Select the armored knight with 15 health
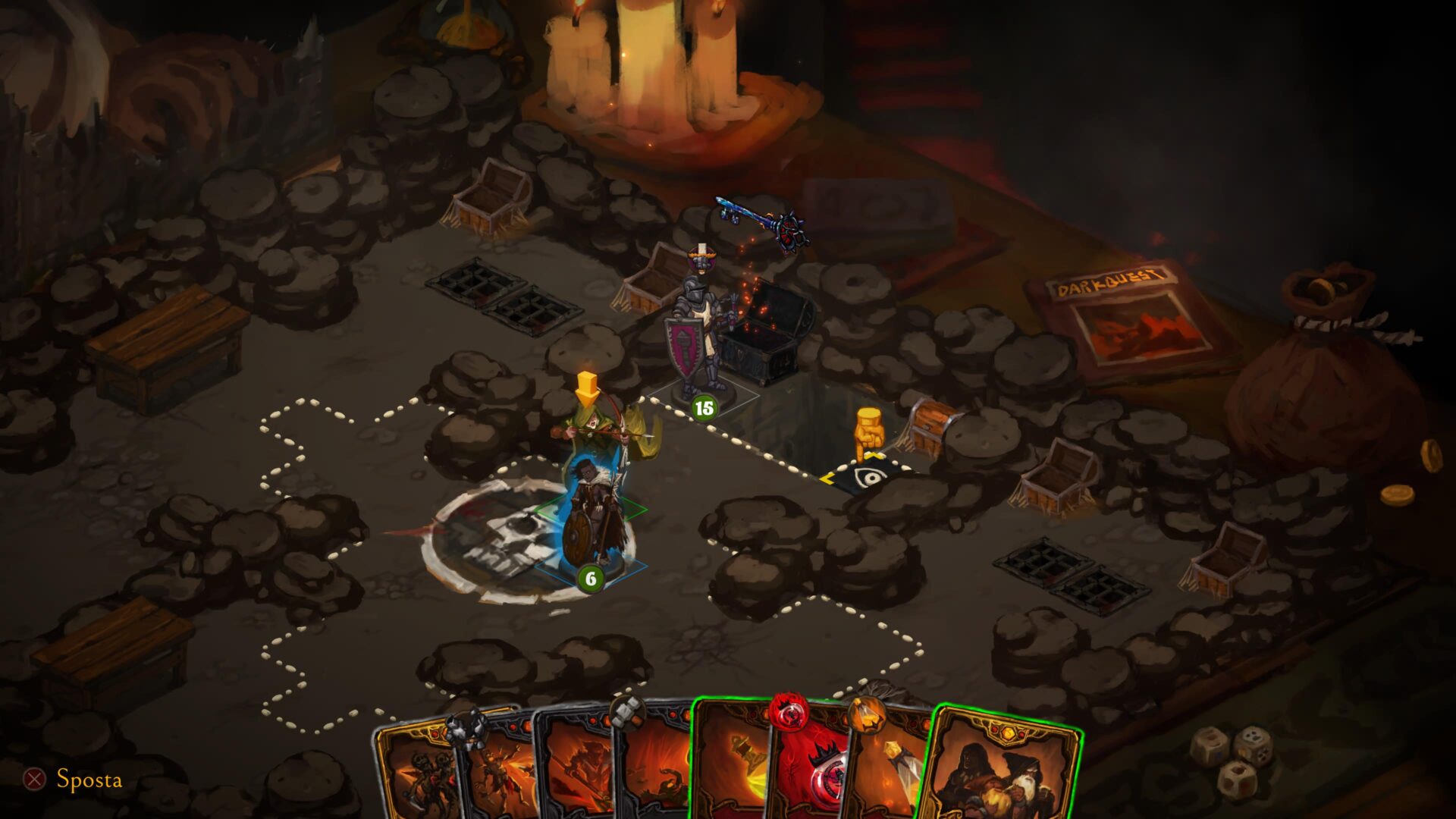Screen dimensions: 1456x819 698,334
